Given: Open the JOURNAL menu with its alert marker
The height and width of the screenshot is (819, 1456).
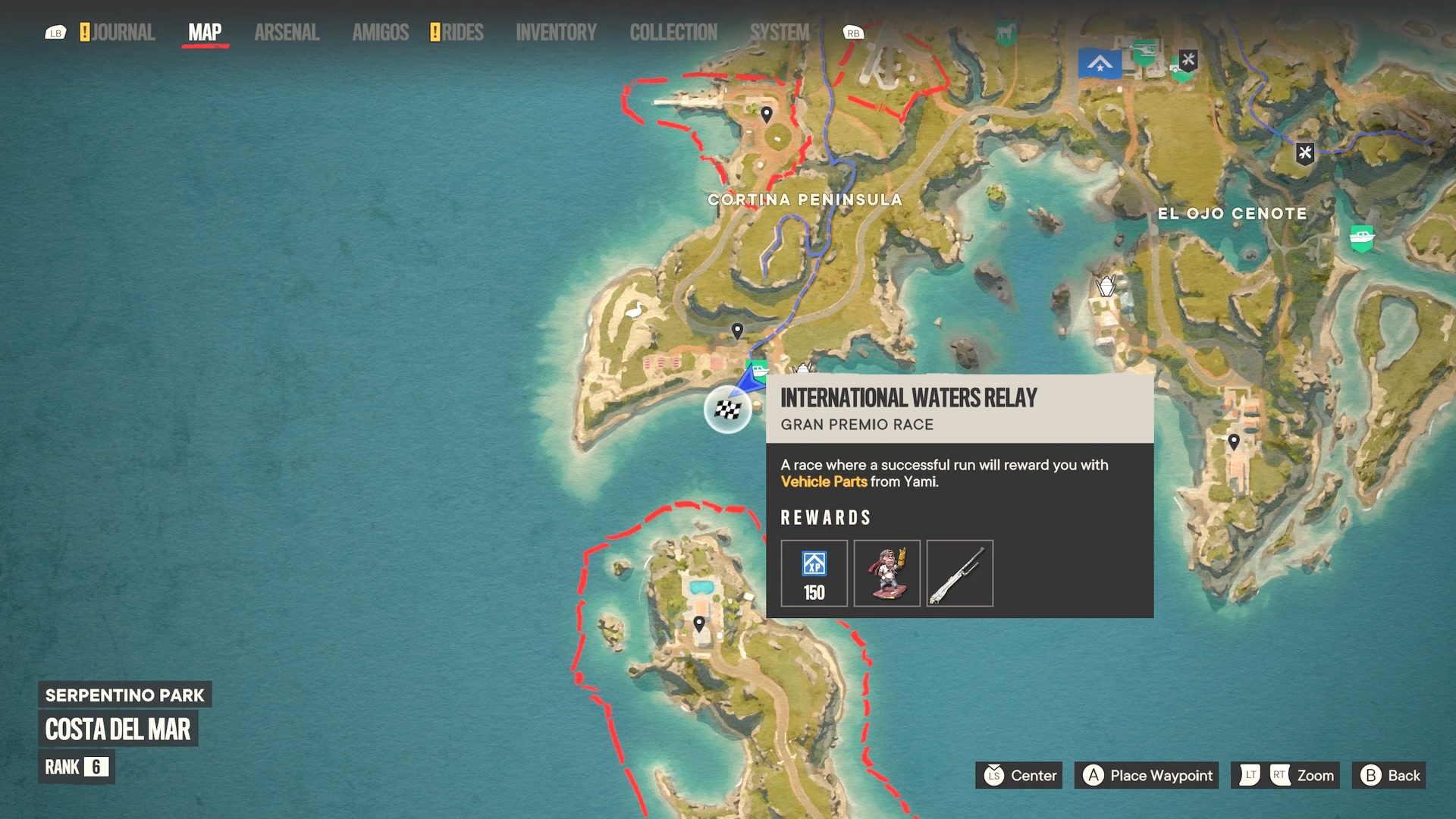Looking at the screenshot, I should [118, 32].
